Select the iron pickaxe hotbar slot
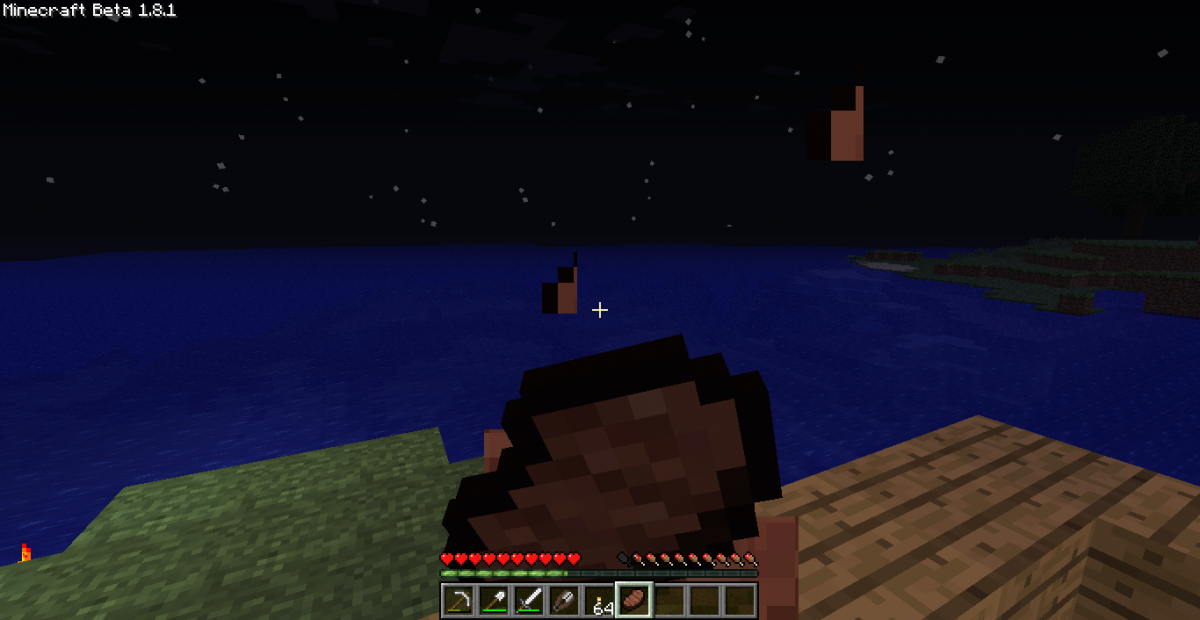 click(459, 601)
